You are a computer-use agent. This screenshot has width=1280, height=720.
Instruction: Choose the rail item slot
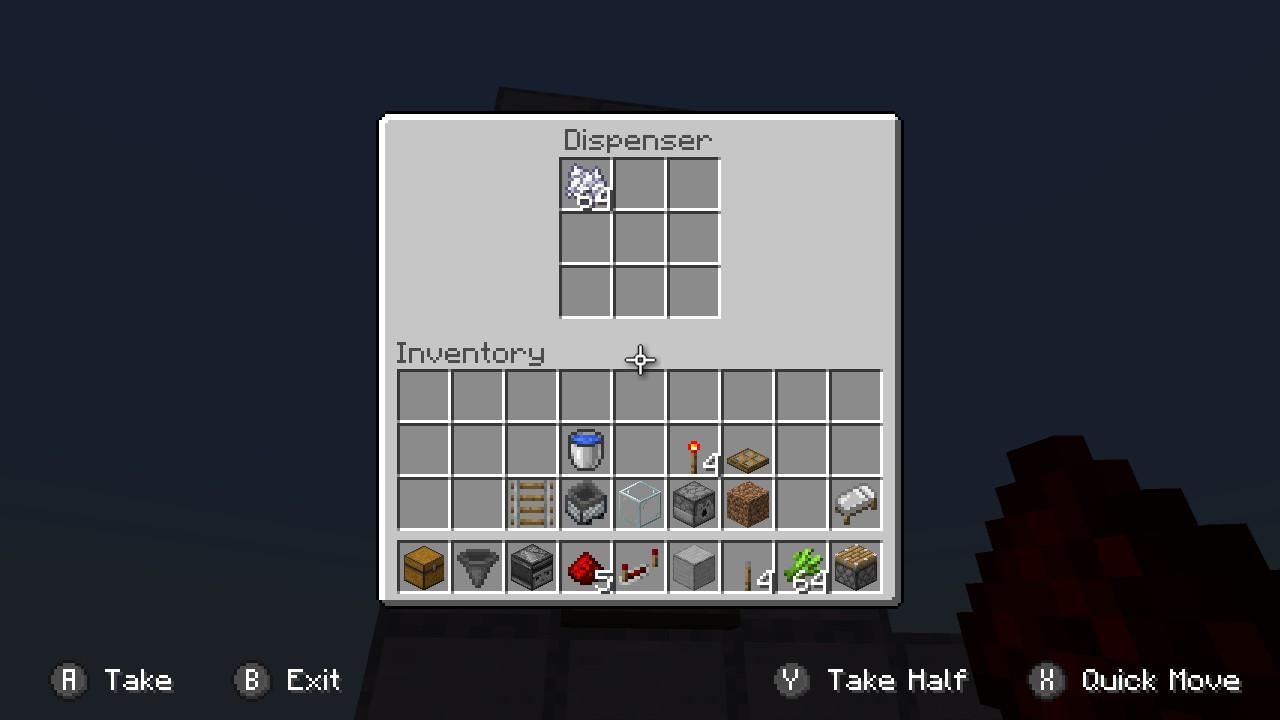click(532, 504)
